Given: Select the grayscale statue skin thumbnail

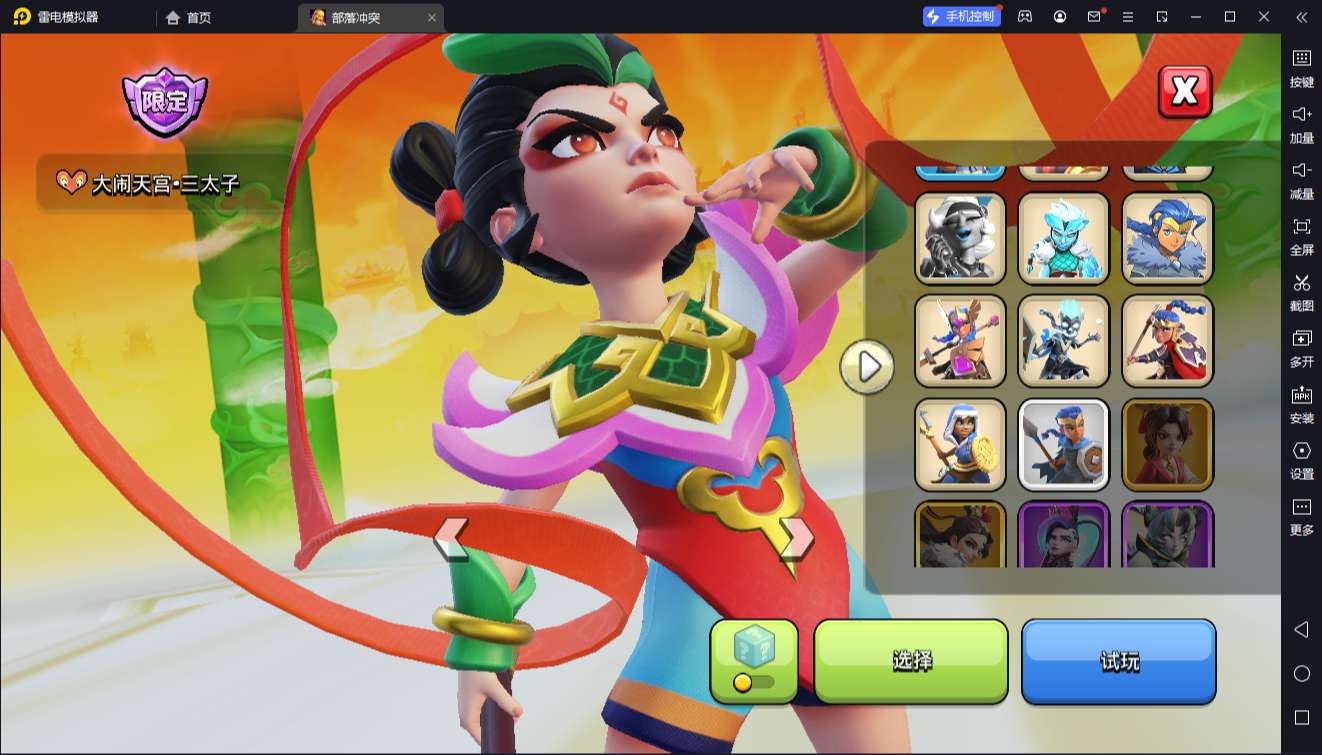Looking at the screenshot, I should (960, 238).
